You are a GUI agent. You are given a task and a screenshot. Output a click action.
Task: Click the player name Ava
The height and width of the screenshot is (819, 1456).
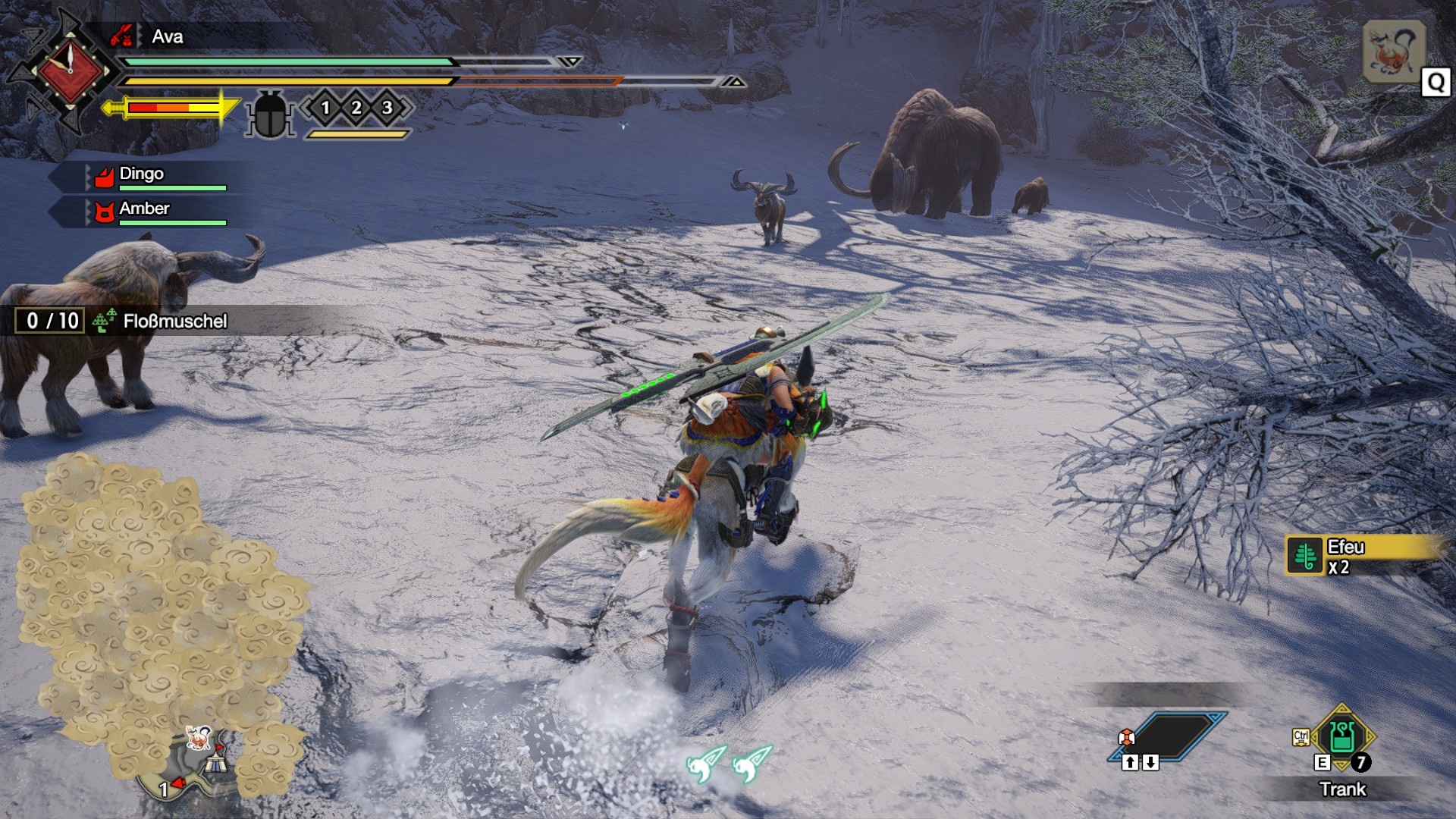click(x=167, y=36)
